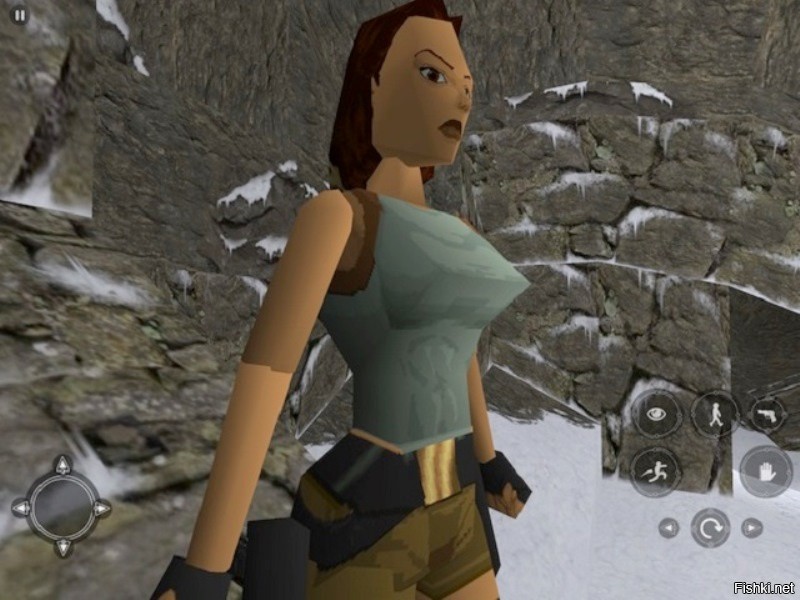The height and width of the screenshot is (600, 800).
Task: Tap the open hand action button
Action: point(766,470)
